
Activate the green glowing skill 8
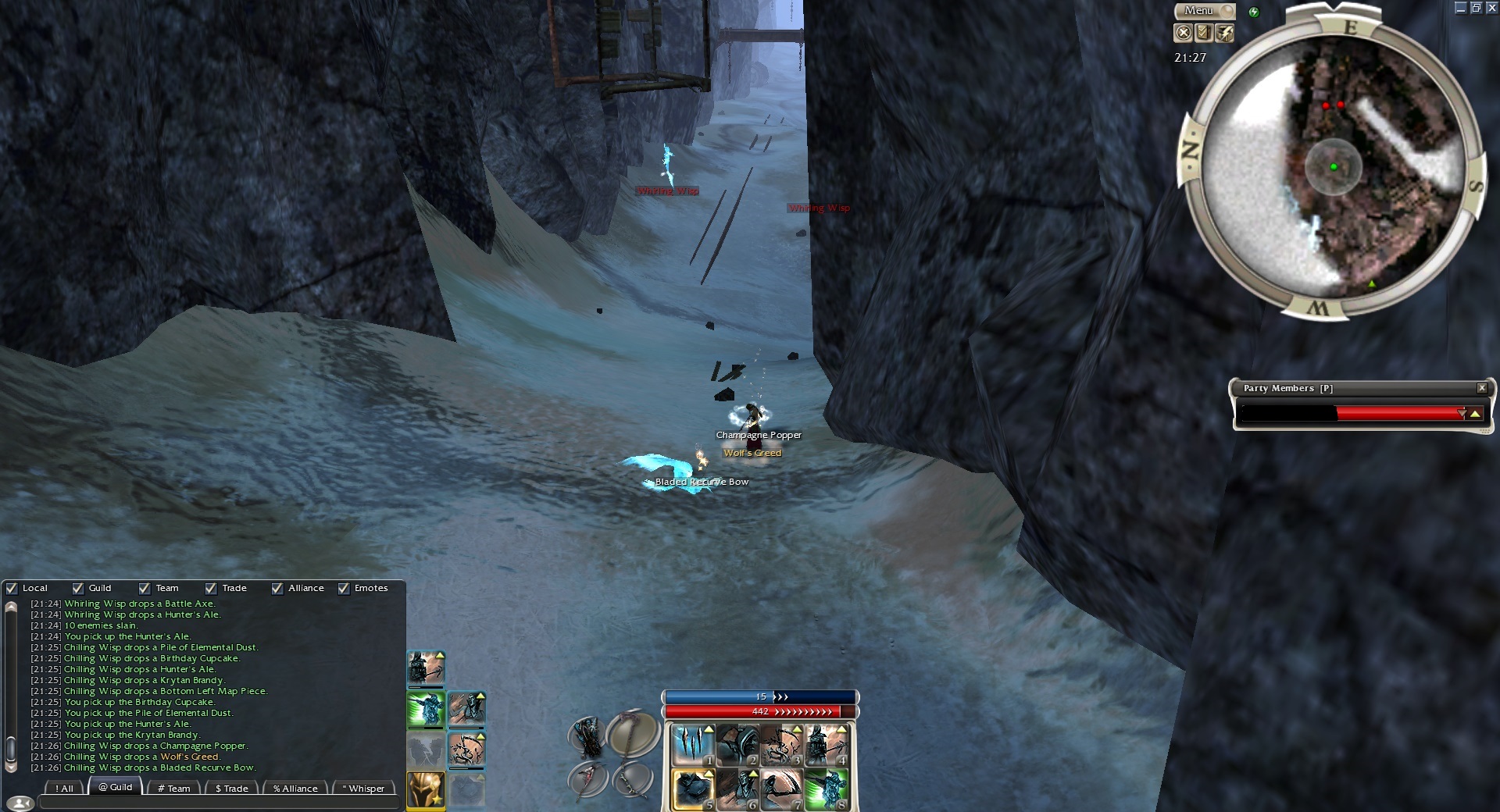(x=827, y=789)
